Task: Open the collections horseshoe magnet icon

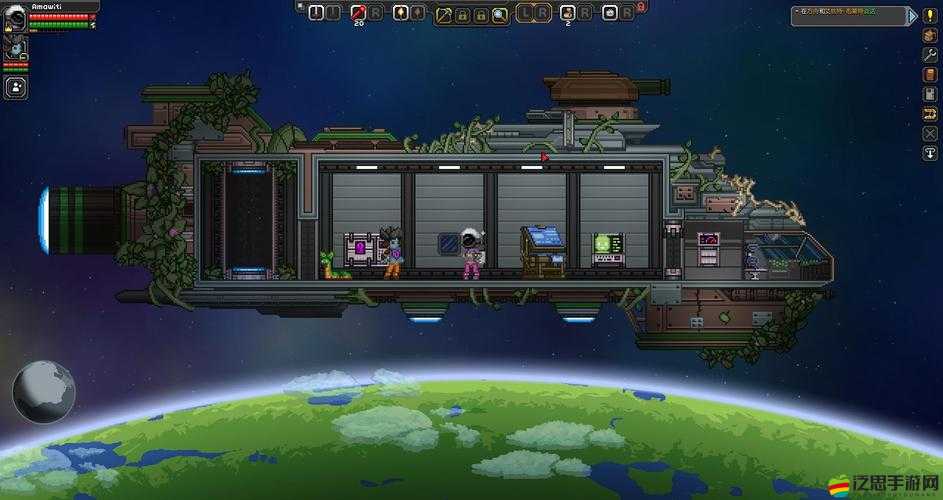Action: 930,114
